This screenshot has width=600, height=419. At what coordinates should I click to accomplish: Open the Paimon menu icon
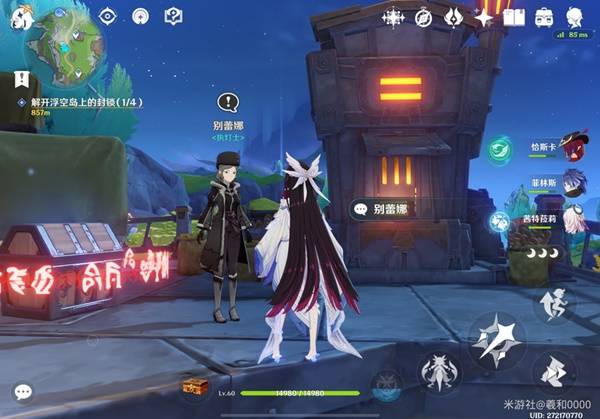(x=23, y=16)
